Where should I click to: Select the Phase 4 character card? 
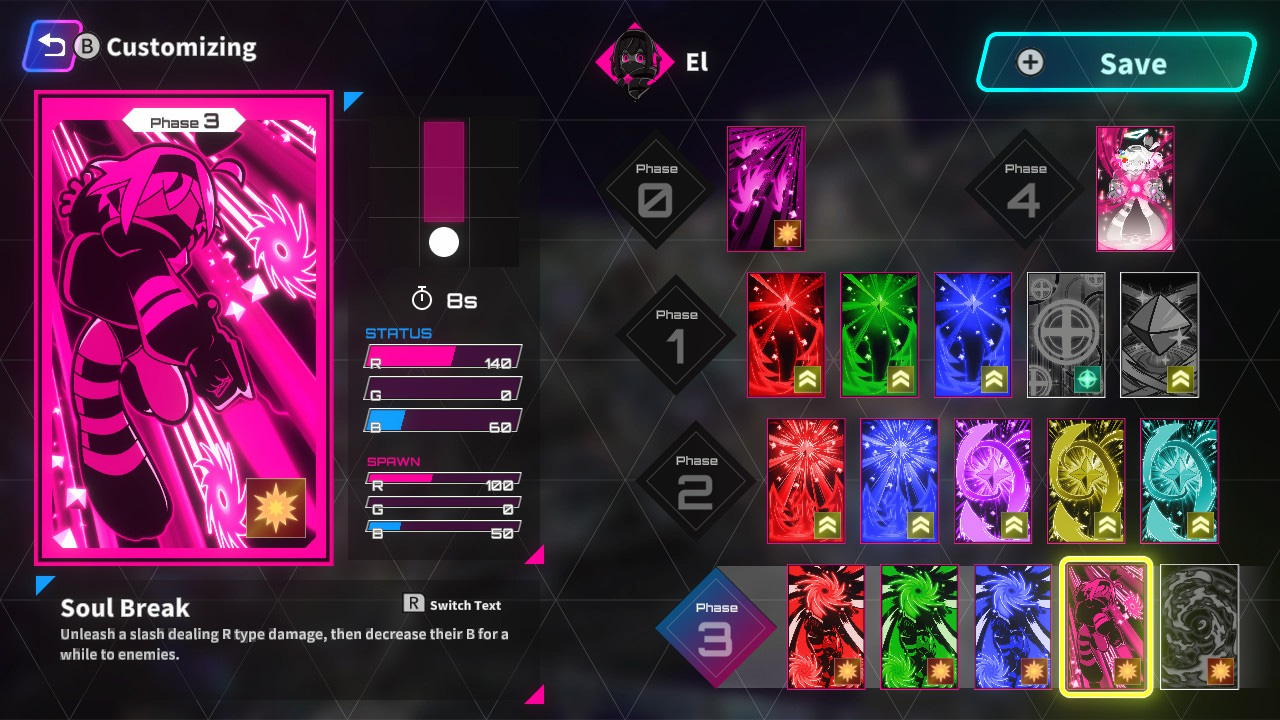[1135, 186]
